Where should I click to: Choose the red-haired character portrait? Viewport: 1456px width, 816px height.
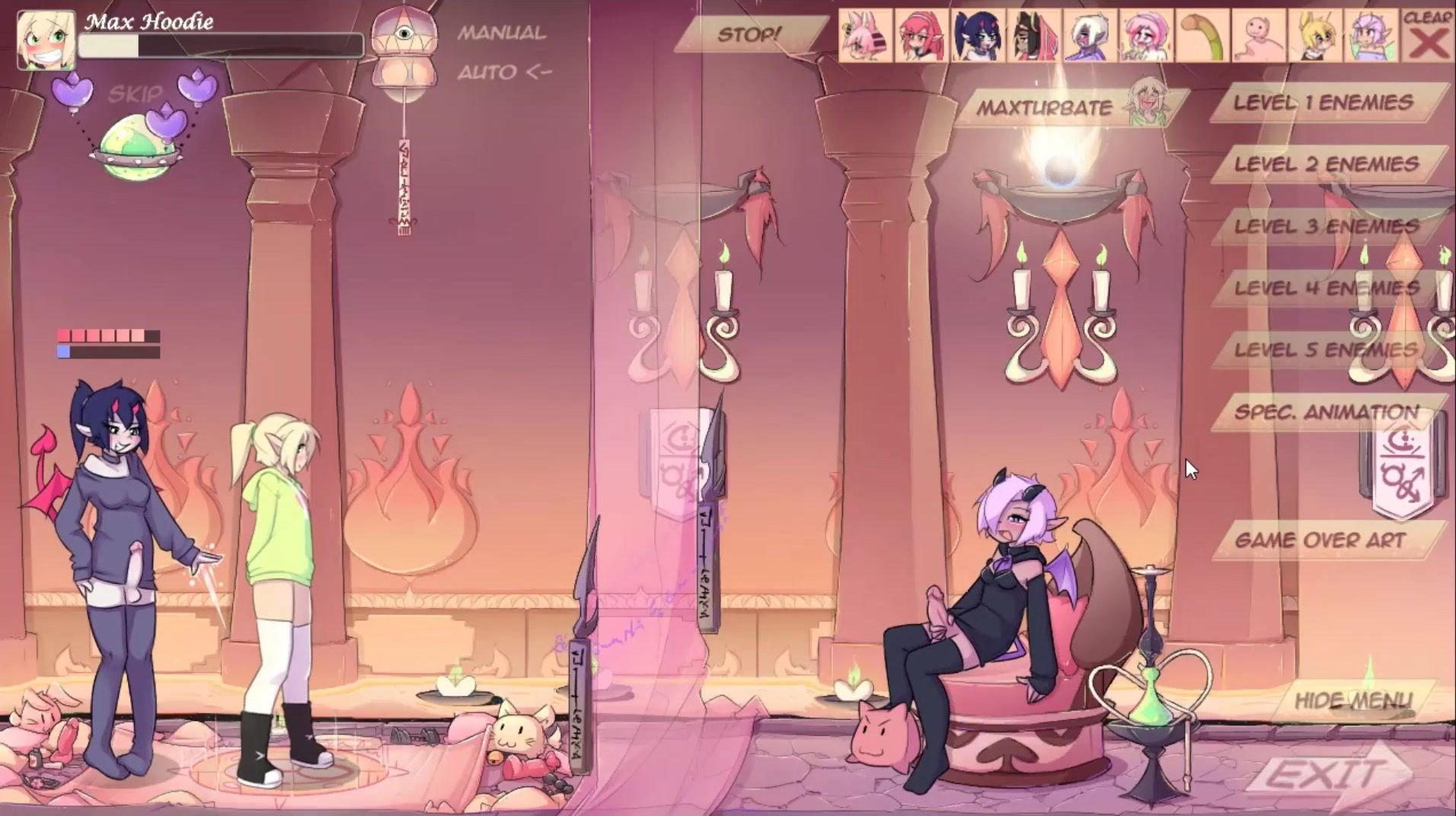pos(921,36)
